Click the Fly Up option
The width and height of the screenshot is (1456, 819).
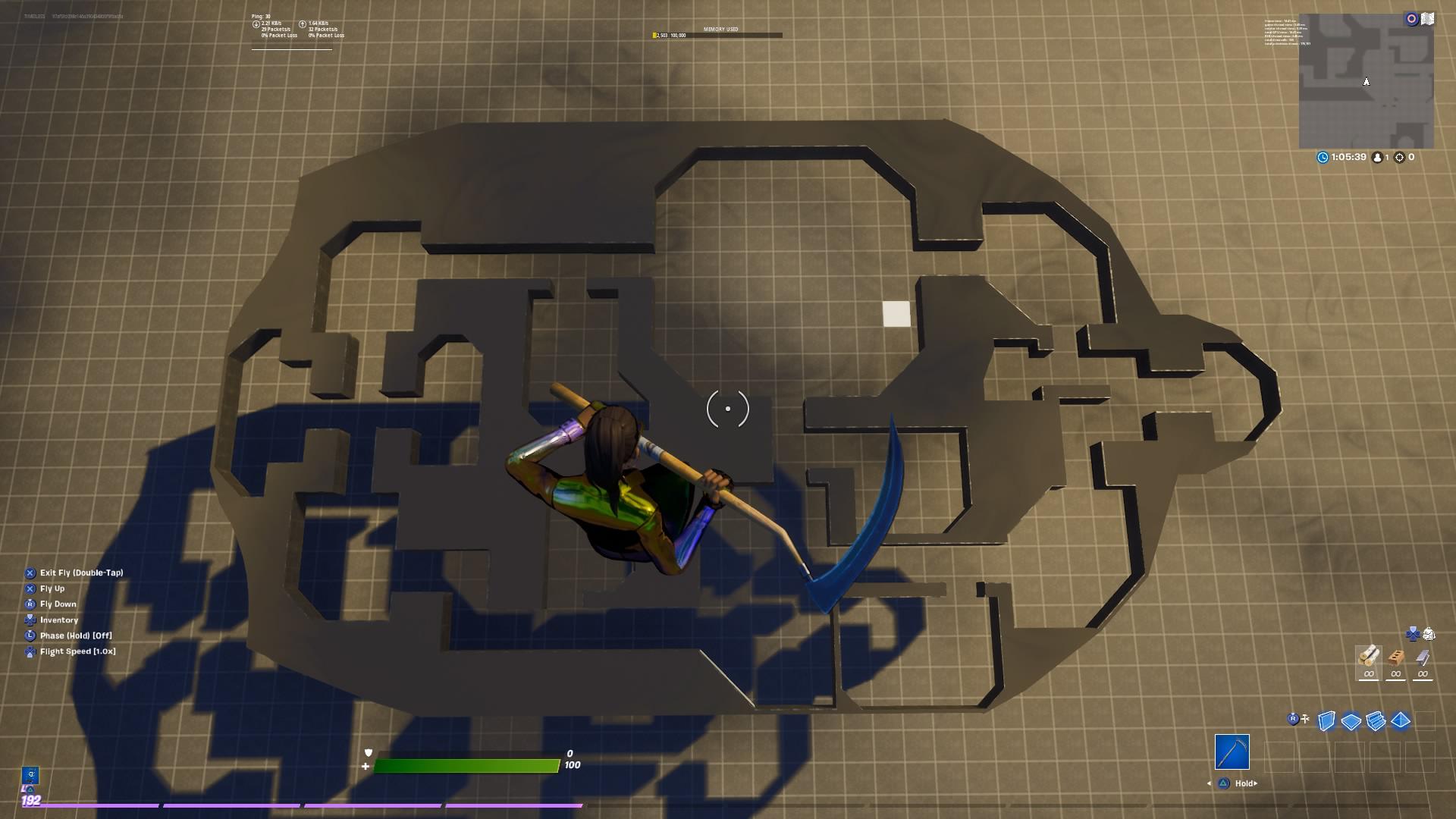coord(53,588)
